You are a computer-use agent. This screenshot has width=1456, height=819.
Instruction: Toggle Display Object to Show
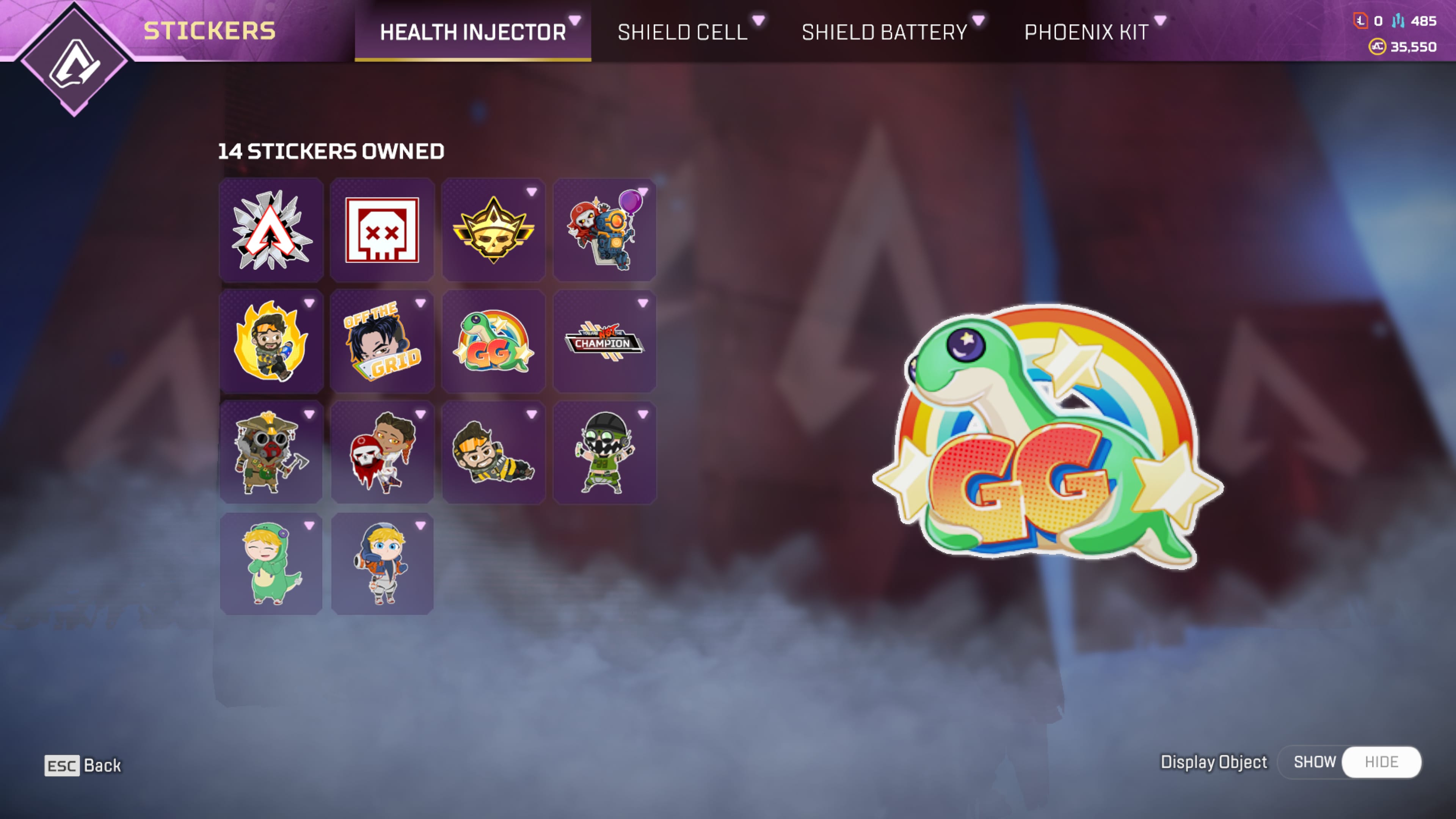[1314, 762]
